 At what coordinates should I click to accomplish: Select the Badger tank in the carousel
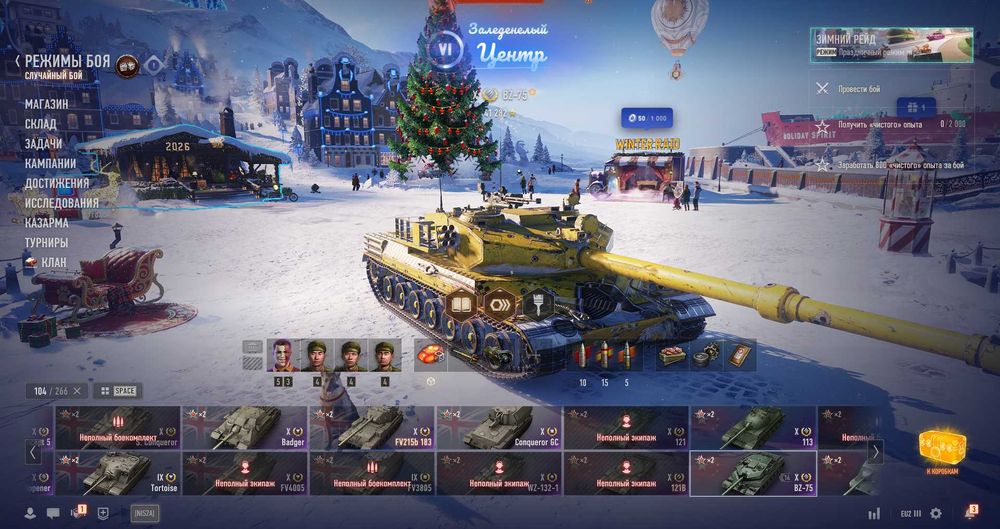[244, 427]
